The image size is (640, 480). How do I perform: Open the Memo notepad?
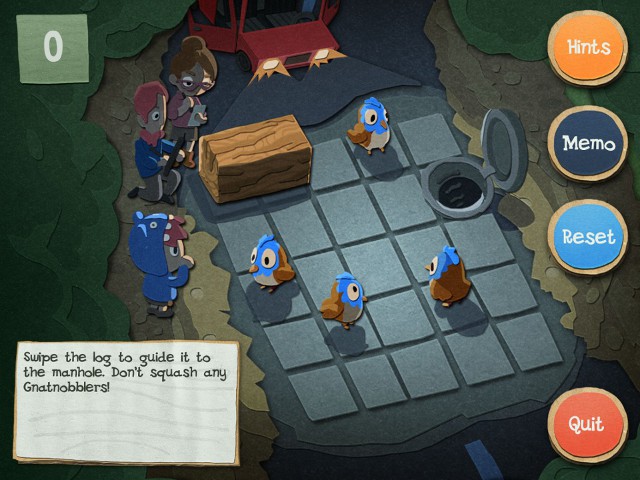tap(588, 143)
